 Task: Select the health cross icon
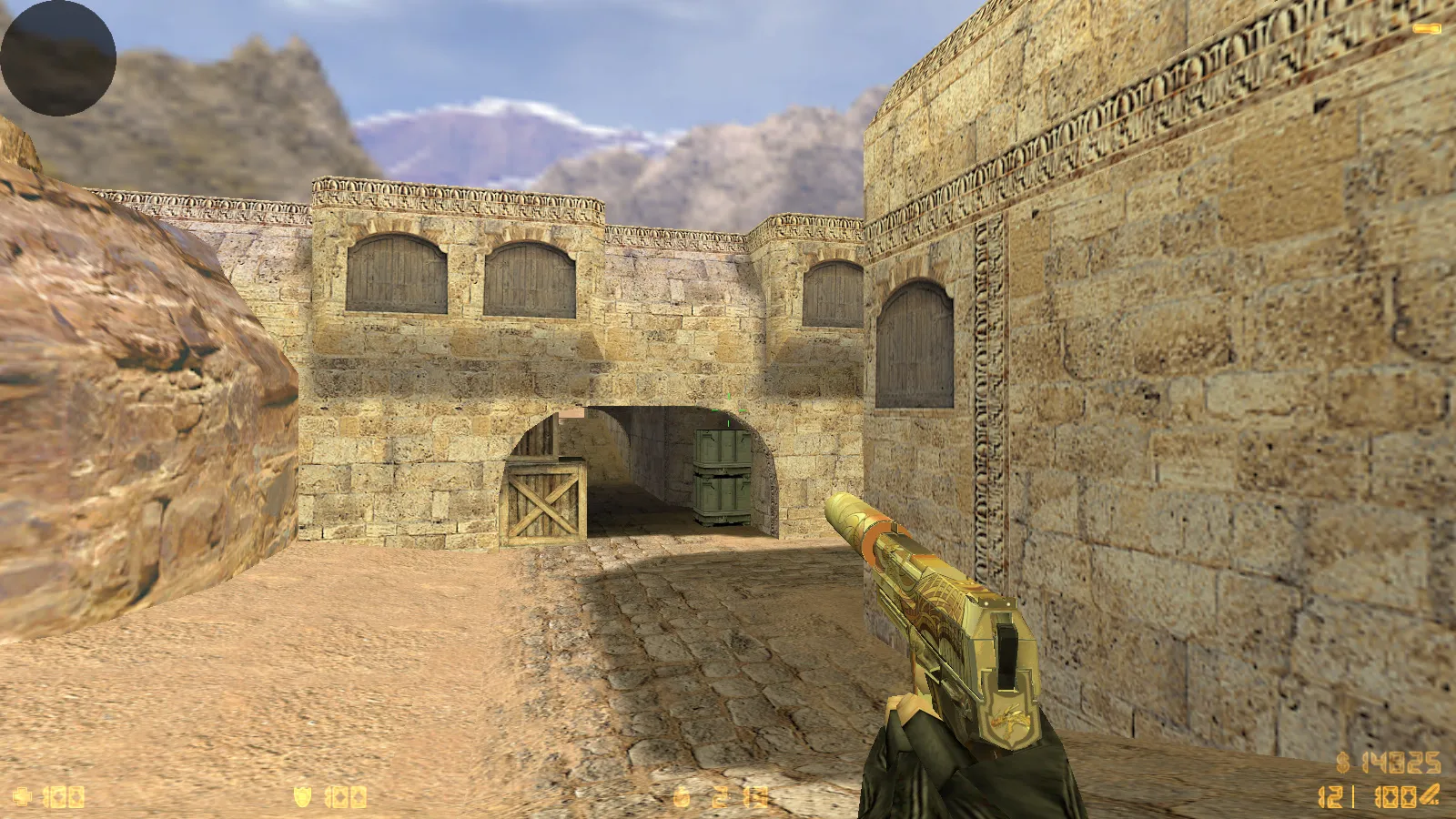22,797
